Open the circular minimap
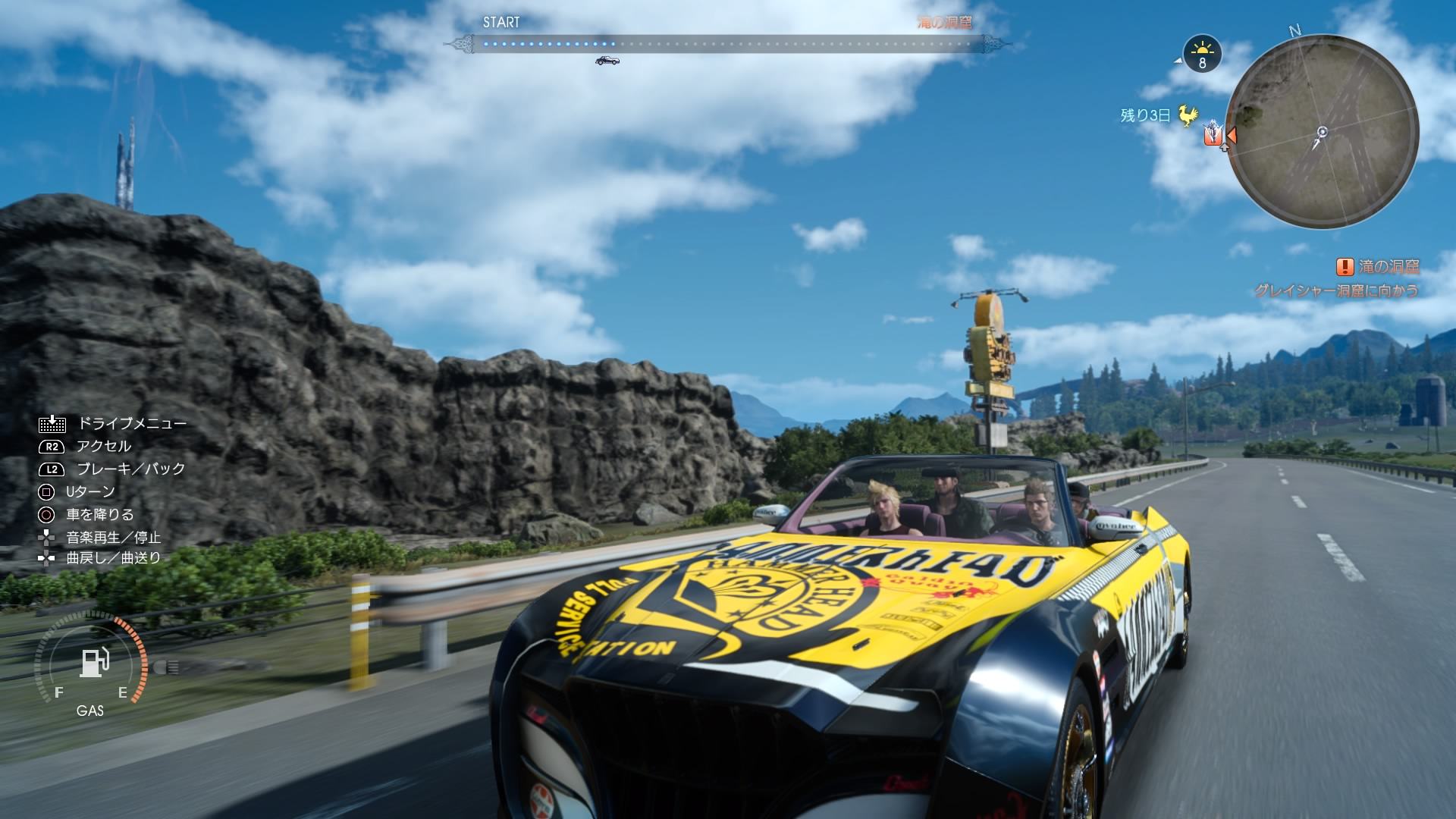 click(x=1322, y=133)
